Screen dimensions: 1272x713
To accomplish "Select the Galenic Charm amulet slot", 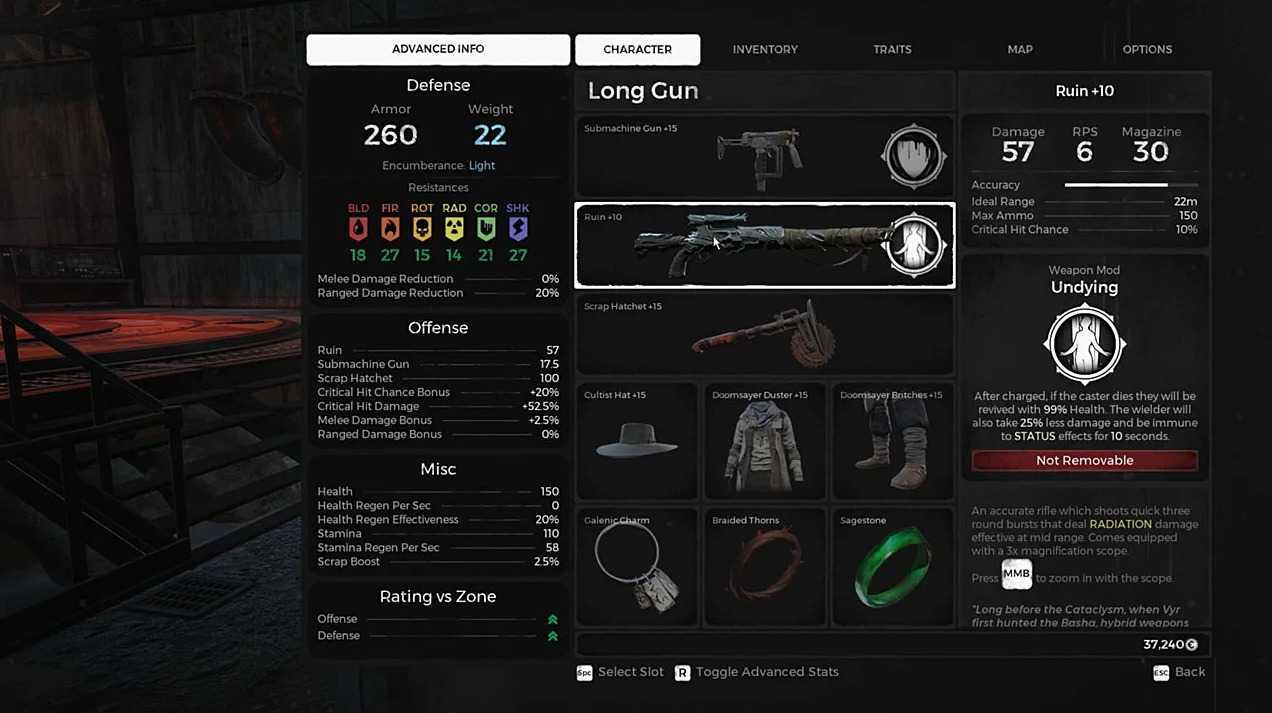I will (637, 566).
